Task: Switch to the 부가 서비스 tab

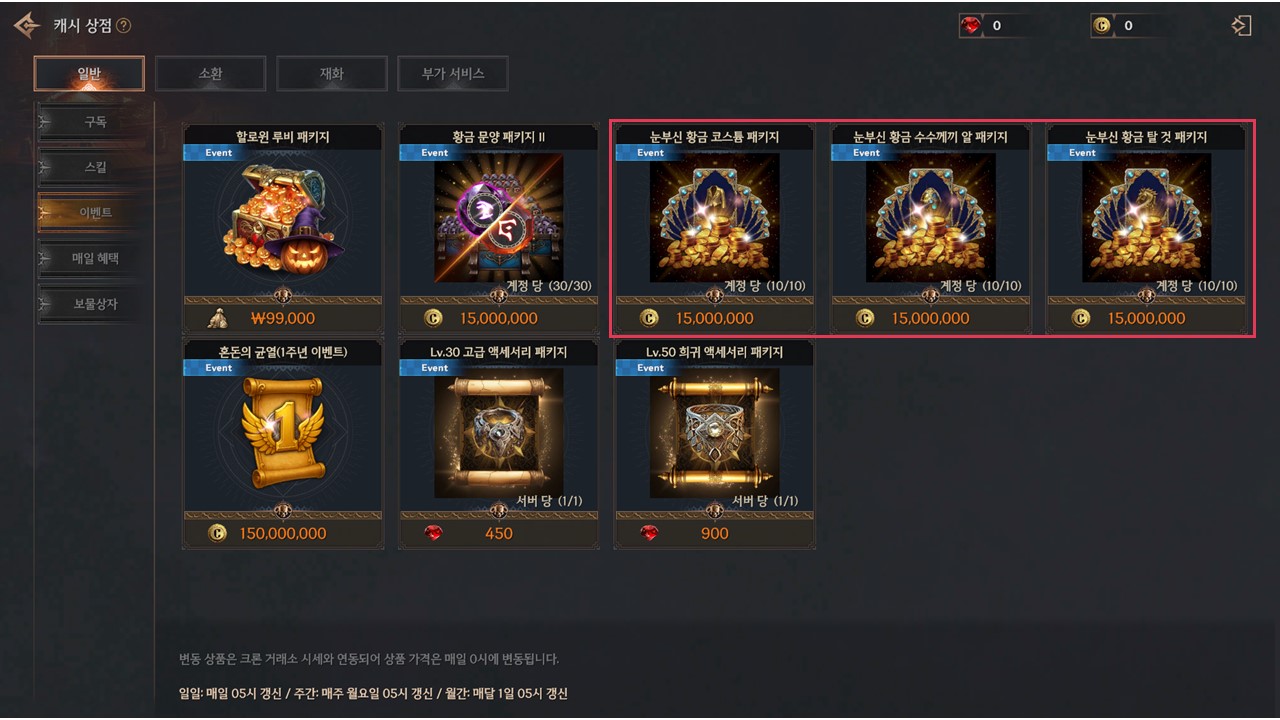Action: tap(452, 73)
